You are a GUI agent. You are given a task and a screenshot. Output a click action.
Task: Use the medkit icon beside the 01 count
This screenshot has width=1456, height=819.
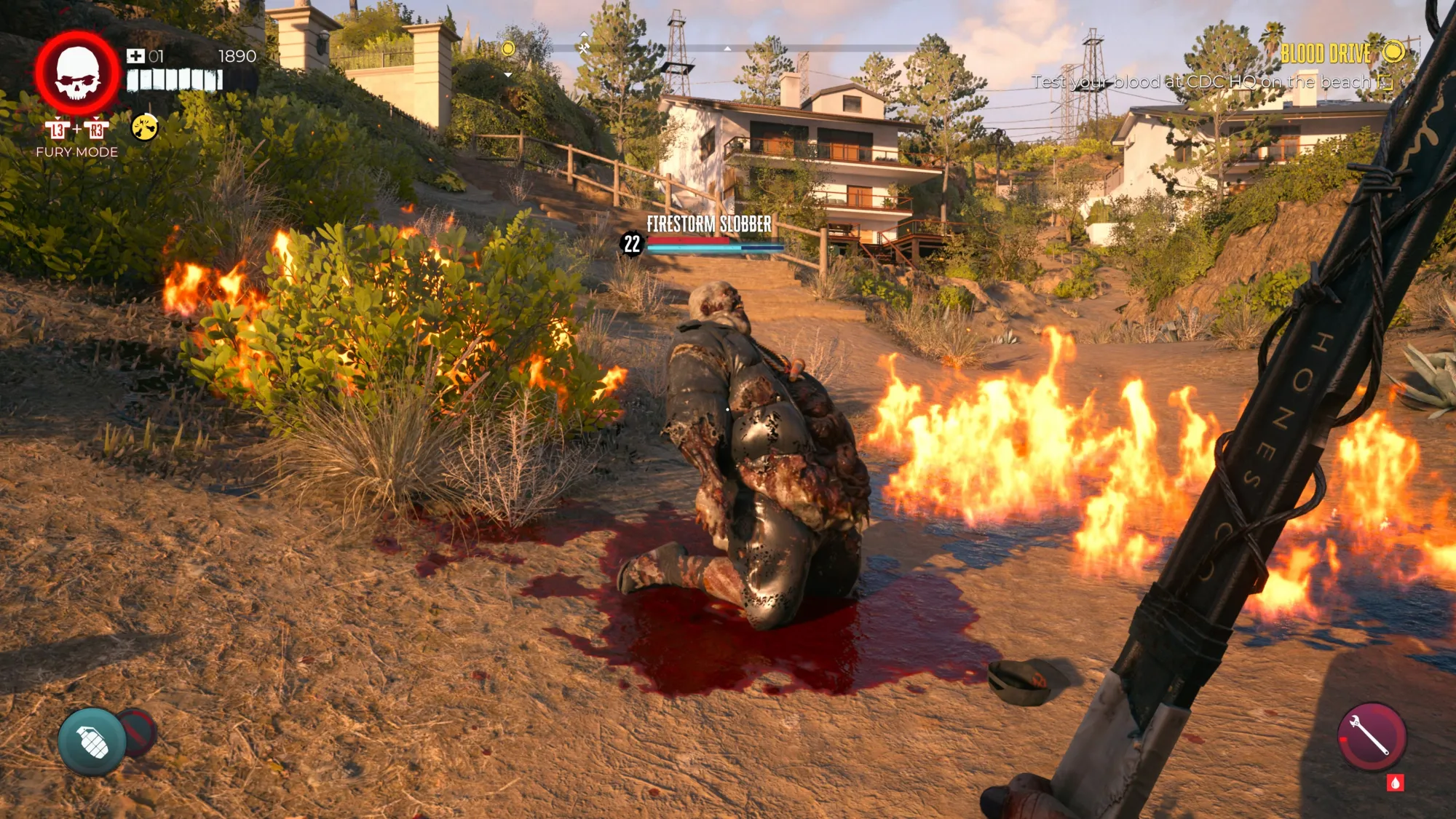click(x=135, y=56)
